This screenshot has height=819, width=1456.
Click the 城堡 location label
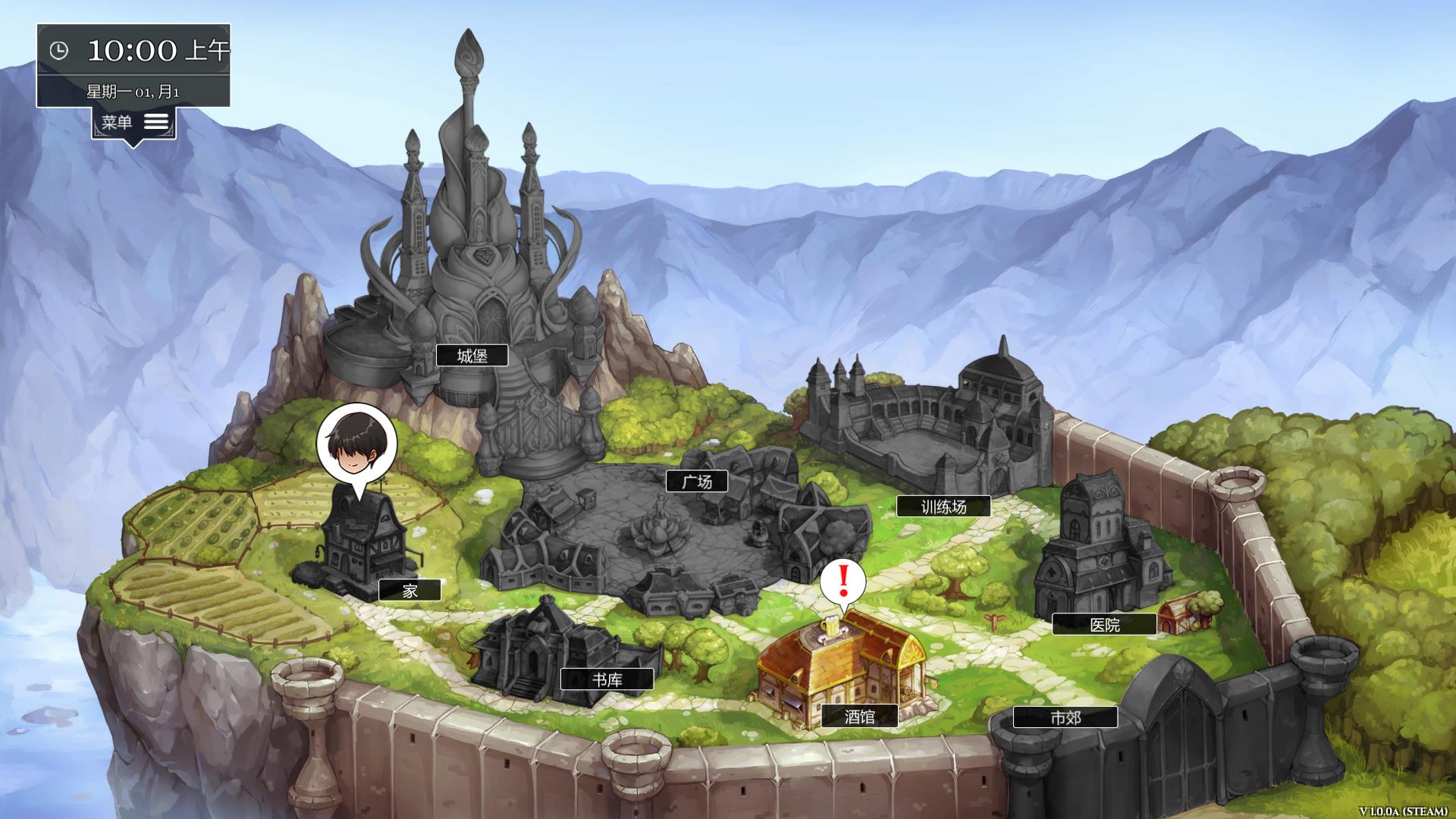coord(472,353)
